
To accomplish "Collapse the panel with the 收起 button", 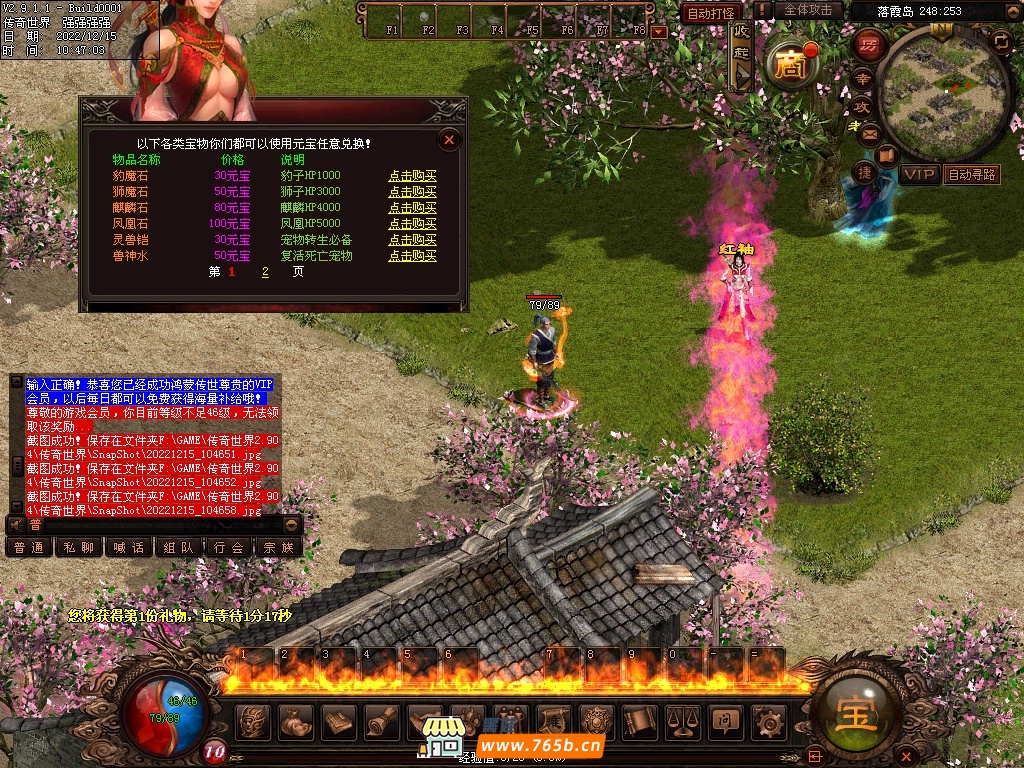I will click(x=741, y=53).
